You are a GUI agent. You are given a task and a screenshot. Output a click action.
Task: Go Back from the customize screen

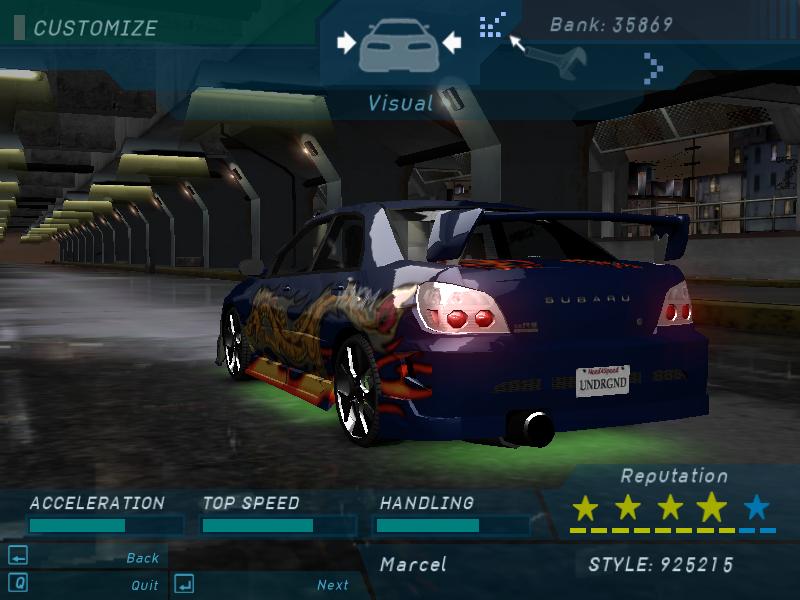pos(143,558)
